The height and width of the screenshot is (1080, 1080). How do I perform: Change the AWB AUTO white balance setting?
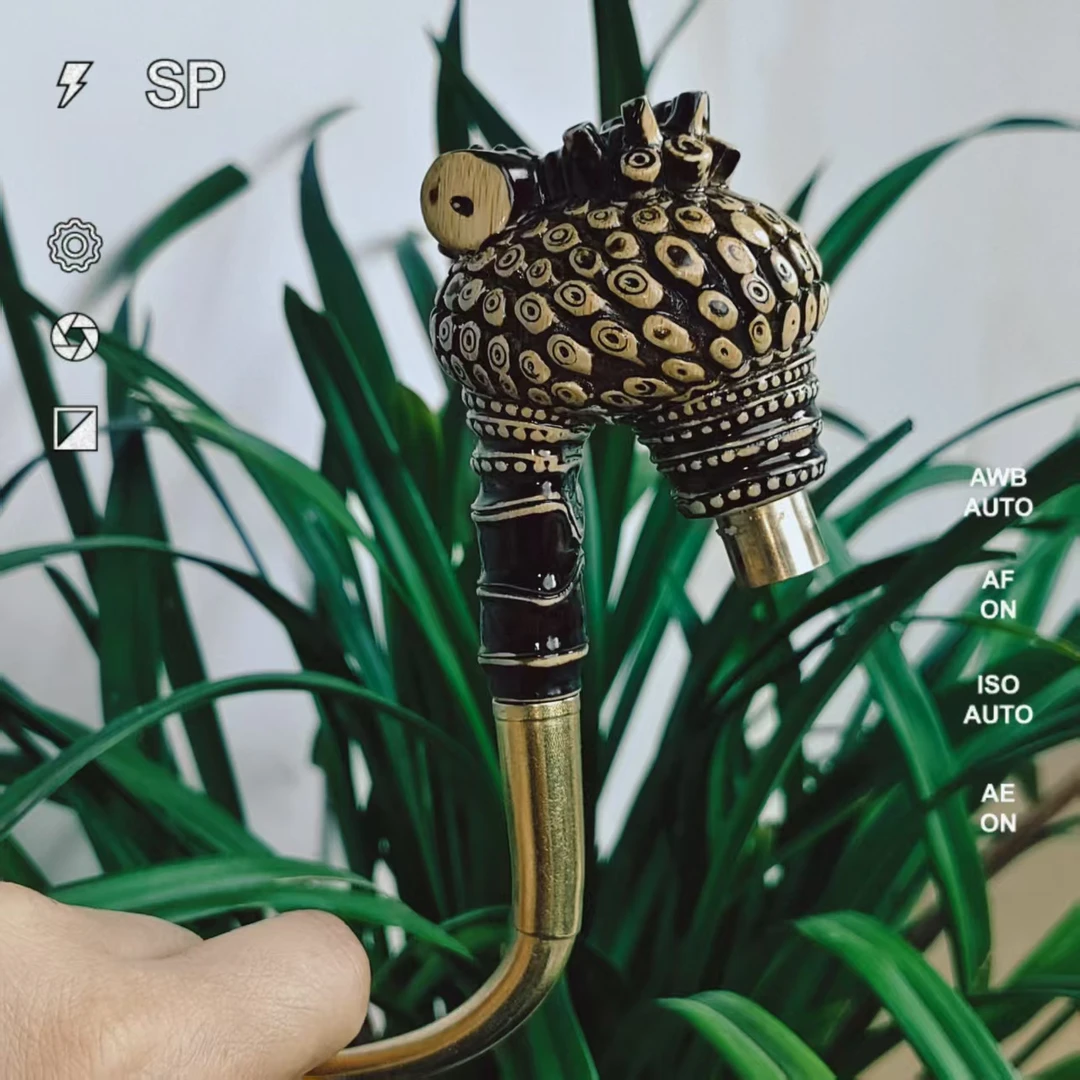998,492
